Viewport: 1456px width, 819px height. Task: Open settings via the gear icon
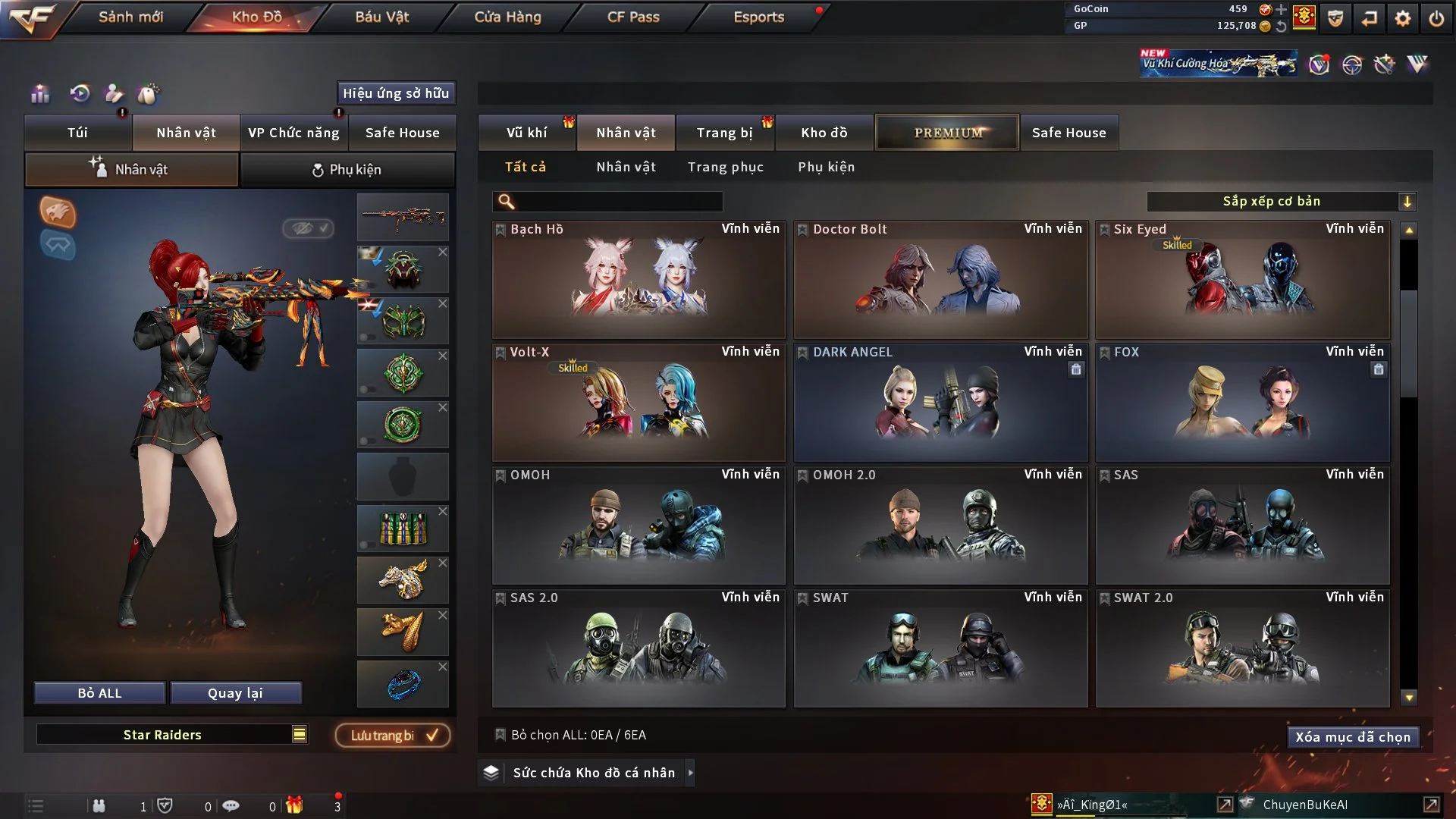tap(1403, 18)
